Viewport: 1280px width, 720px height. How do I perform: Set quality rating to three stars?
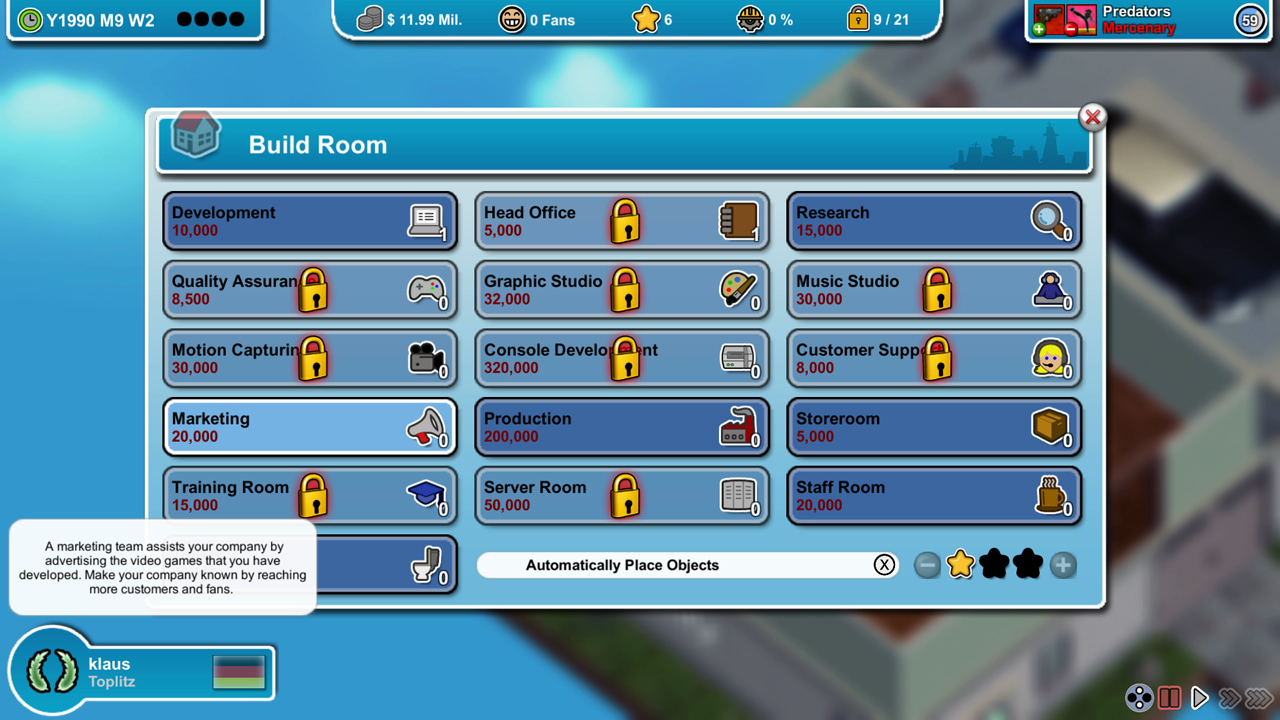[x=1029, y=565]
